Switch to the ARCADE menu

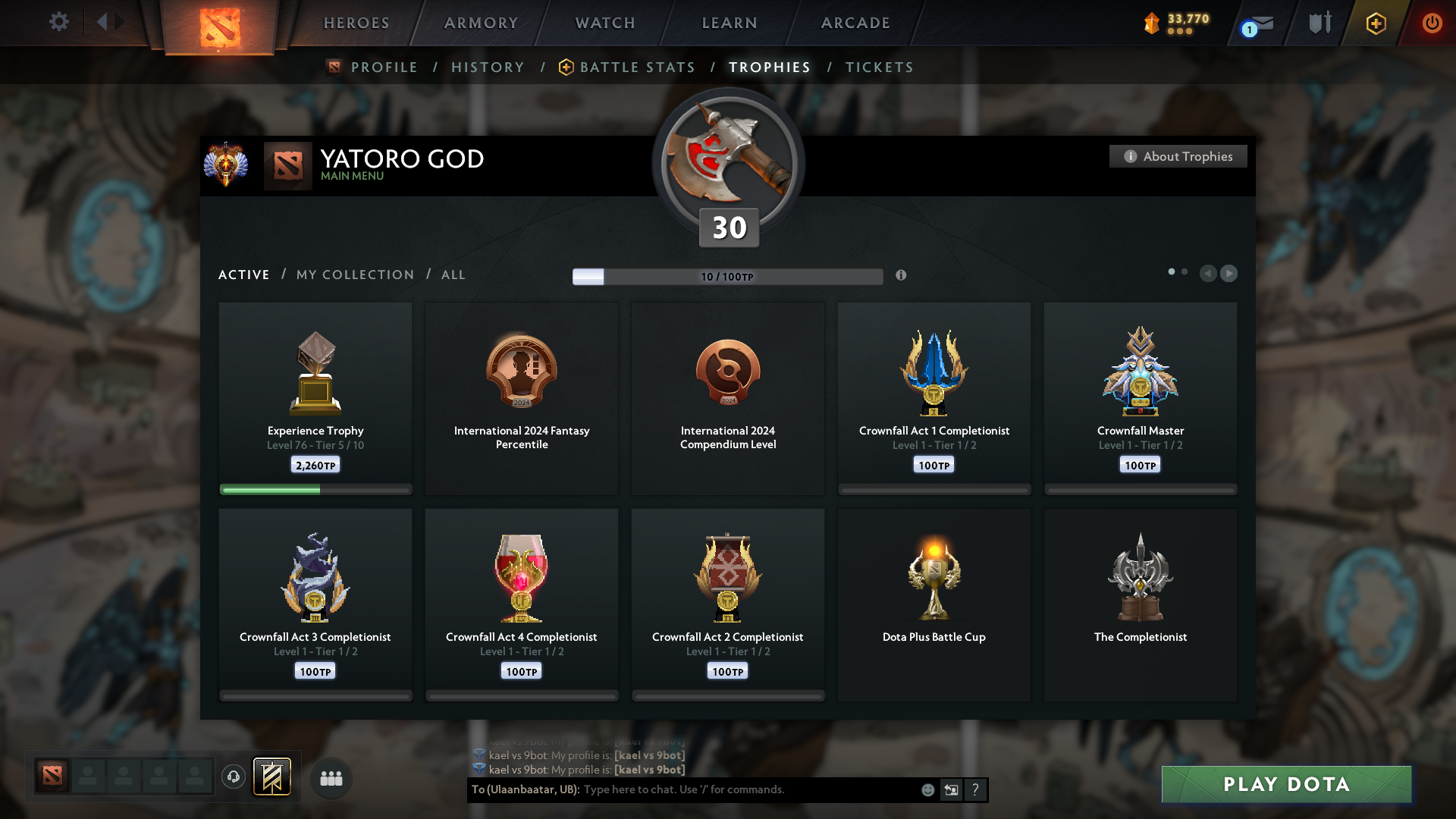pos(855,23)
